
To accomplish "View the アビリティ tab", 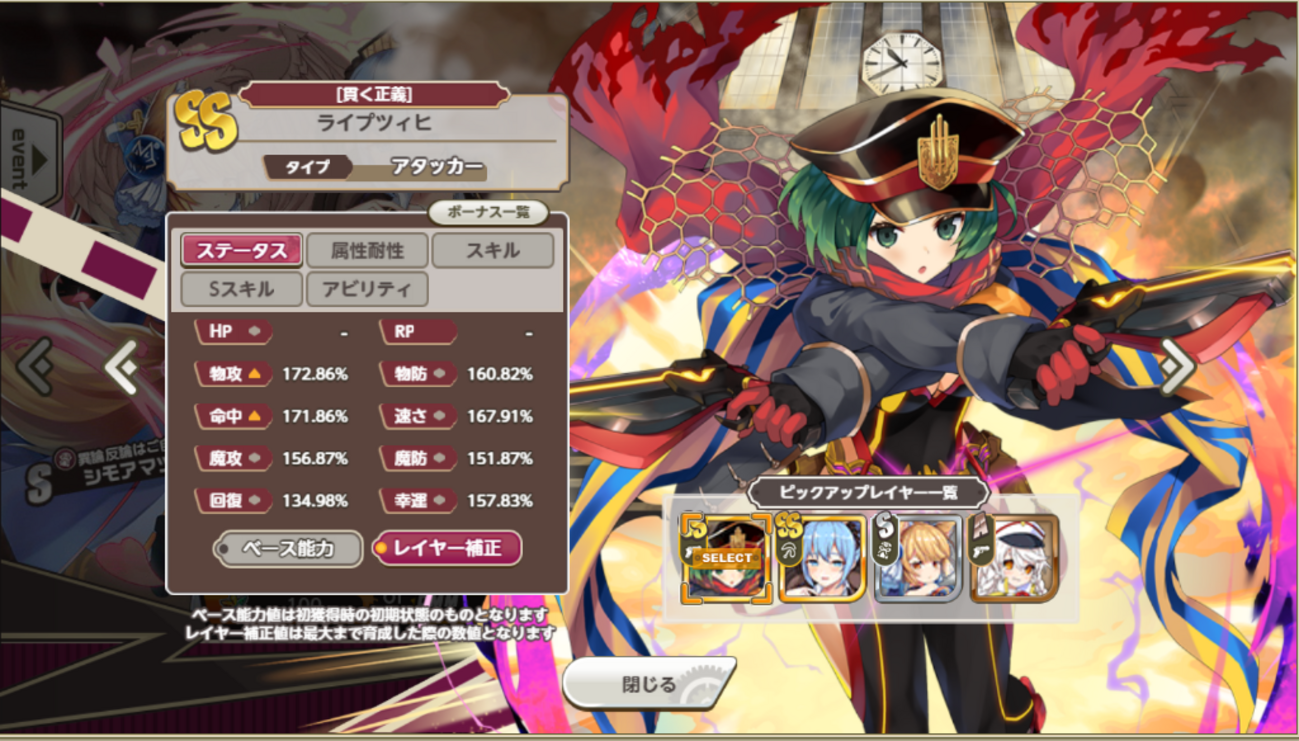I will click(367, 289).
